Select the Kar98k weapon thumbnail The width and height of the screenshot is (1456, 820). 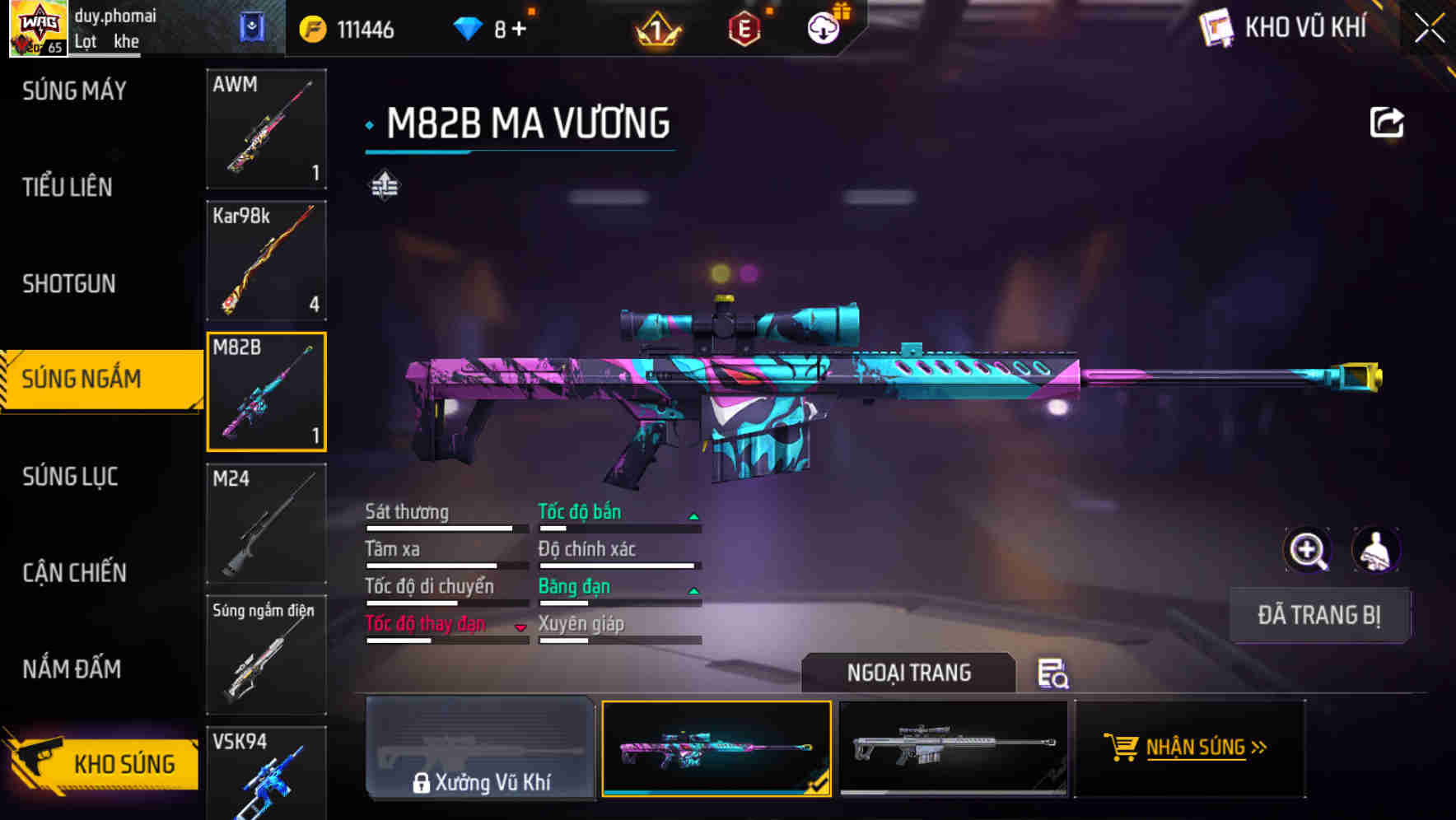[266, 260]
